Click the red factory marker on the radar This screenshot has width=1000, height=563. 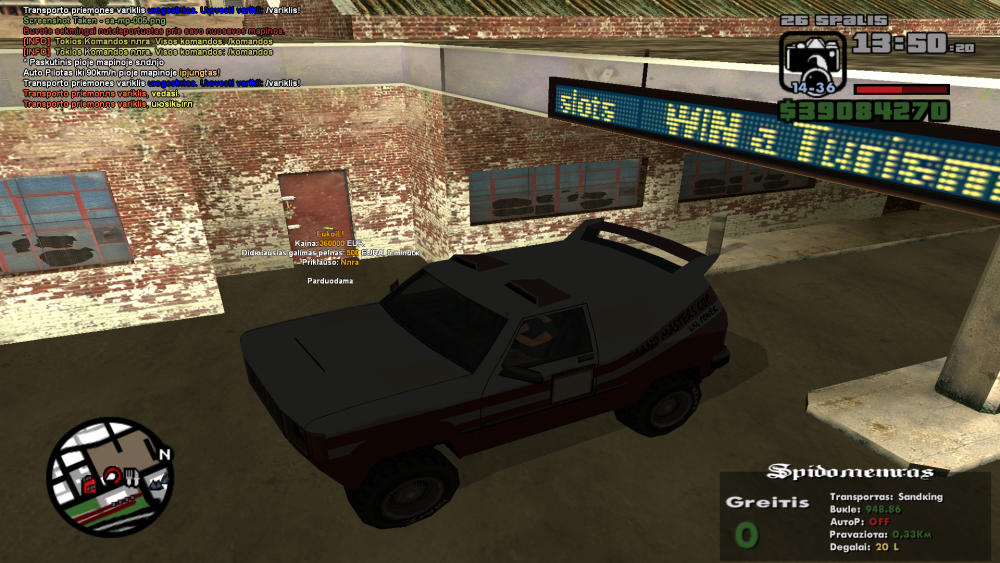90,485
